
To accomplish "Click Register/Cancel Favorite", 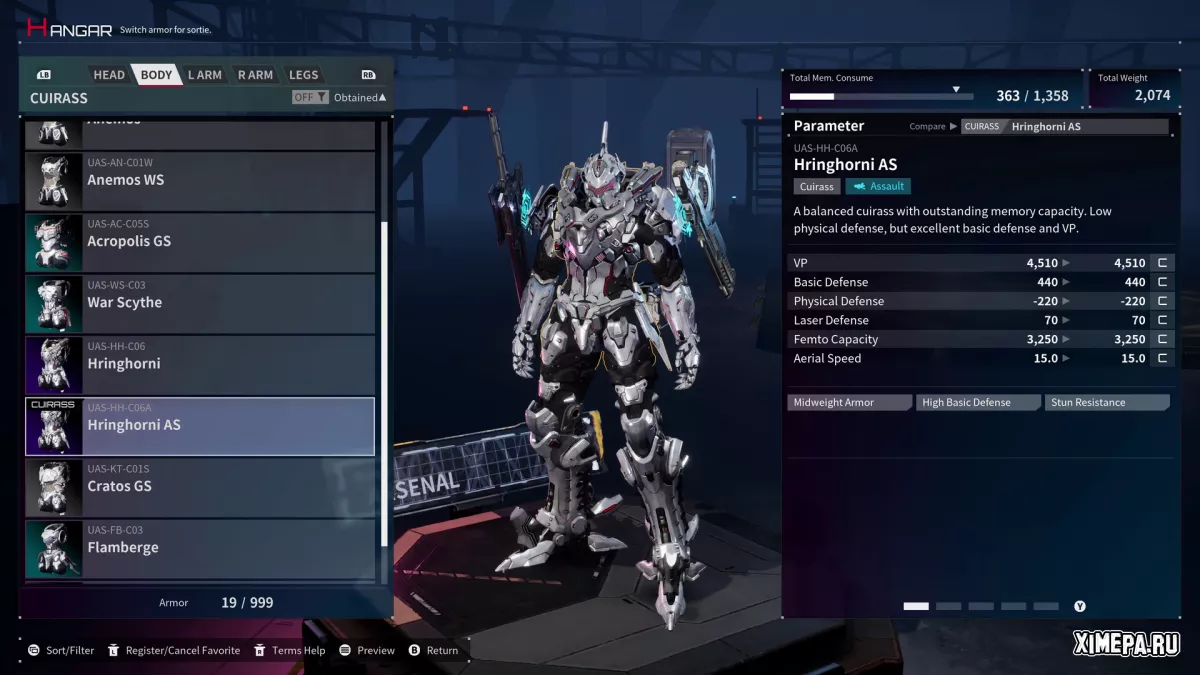I will click(x=173, y=650).
